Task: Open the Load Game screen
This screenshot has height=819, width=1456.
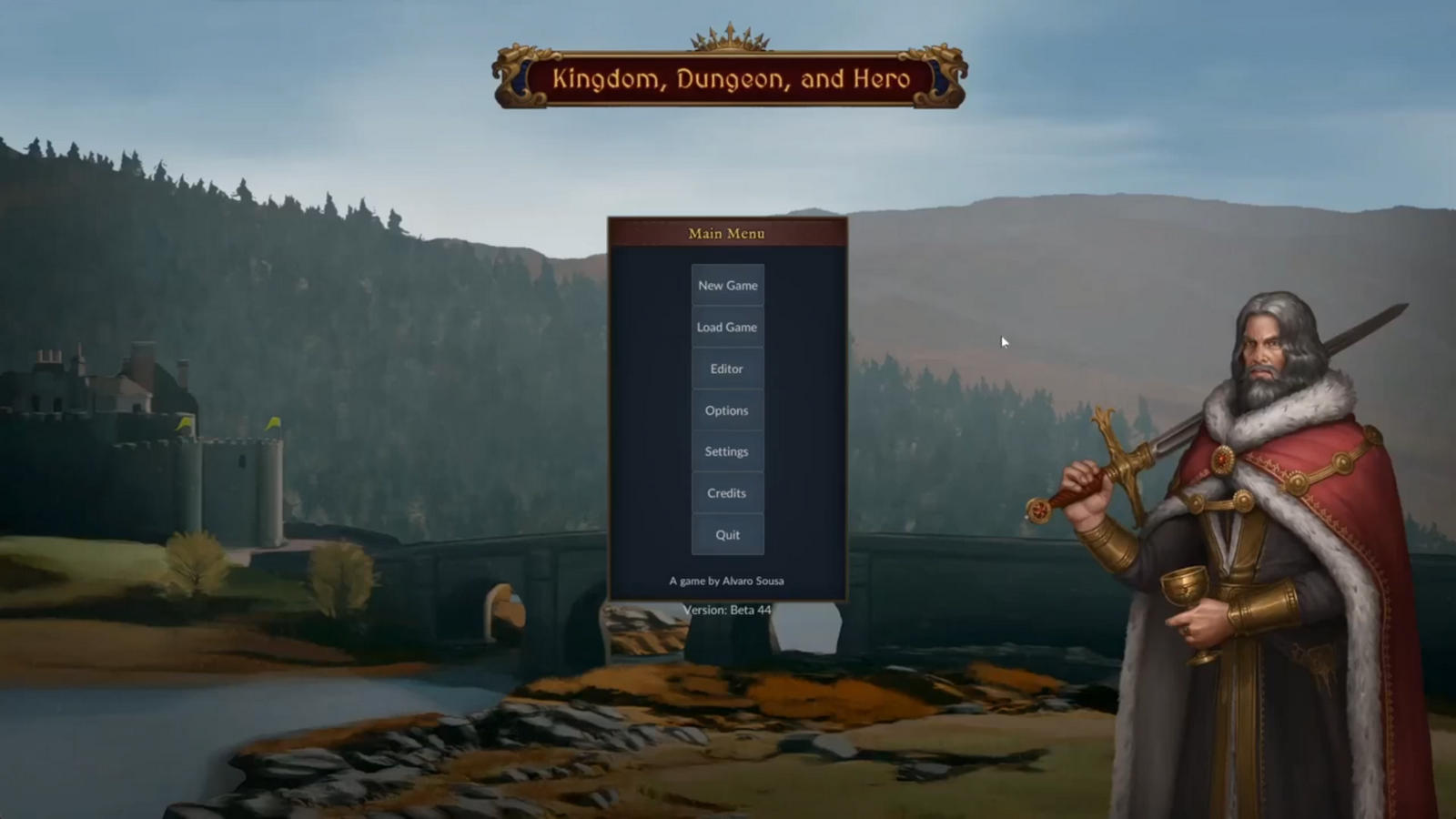Action: (727, 328)
